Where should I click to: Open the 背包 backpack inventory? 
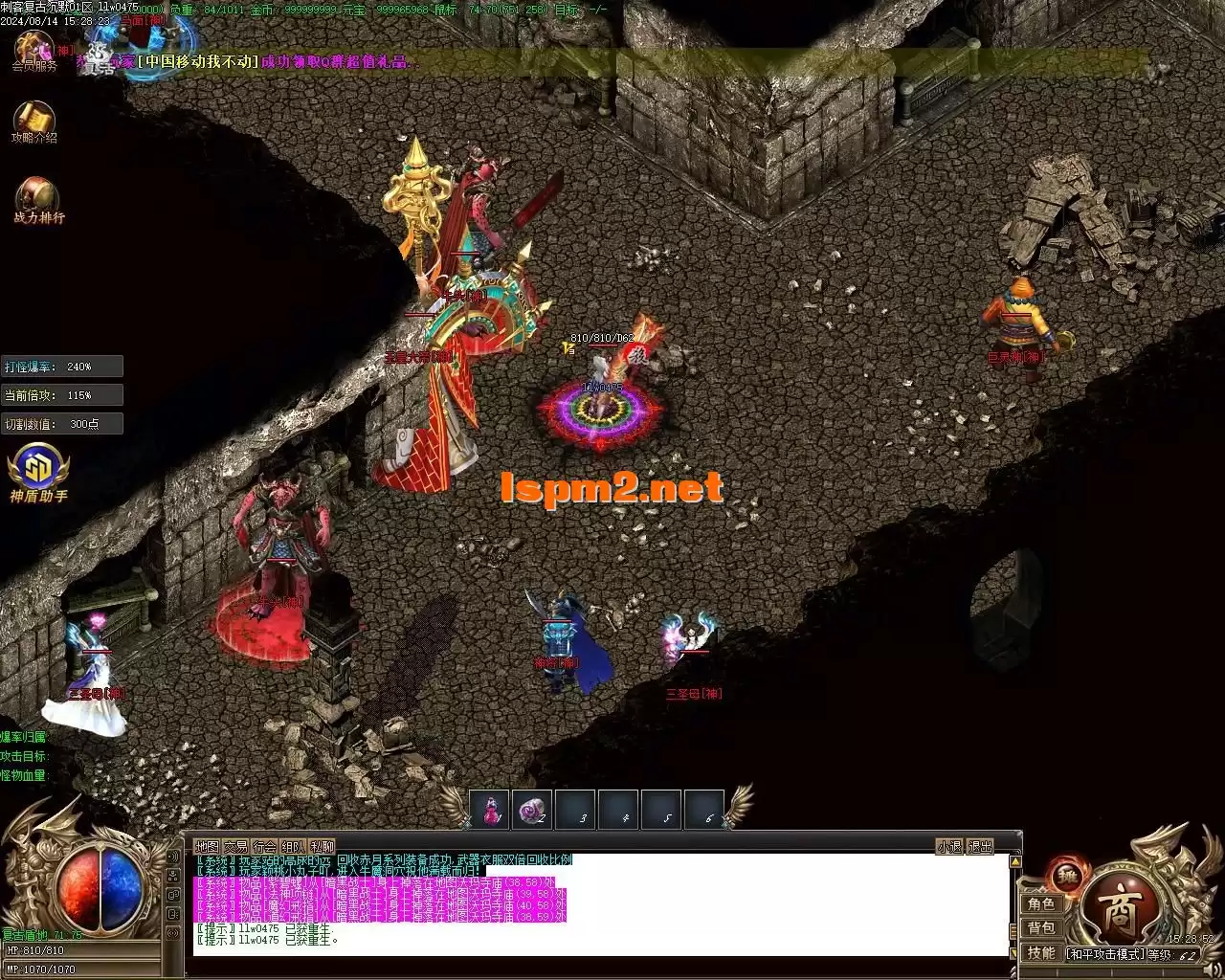pos(1041,928)
